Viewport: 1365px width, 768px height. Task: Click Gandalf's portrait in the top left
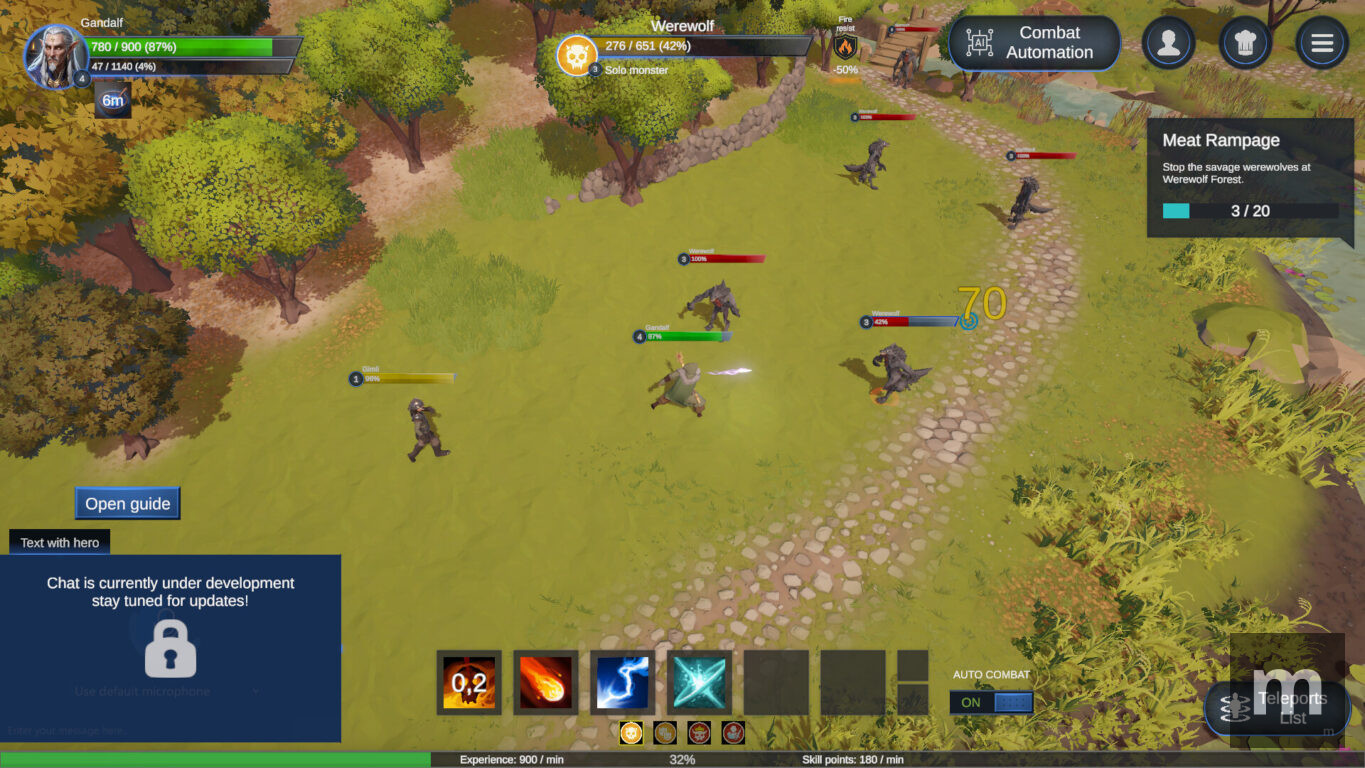point(57,57)
